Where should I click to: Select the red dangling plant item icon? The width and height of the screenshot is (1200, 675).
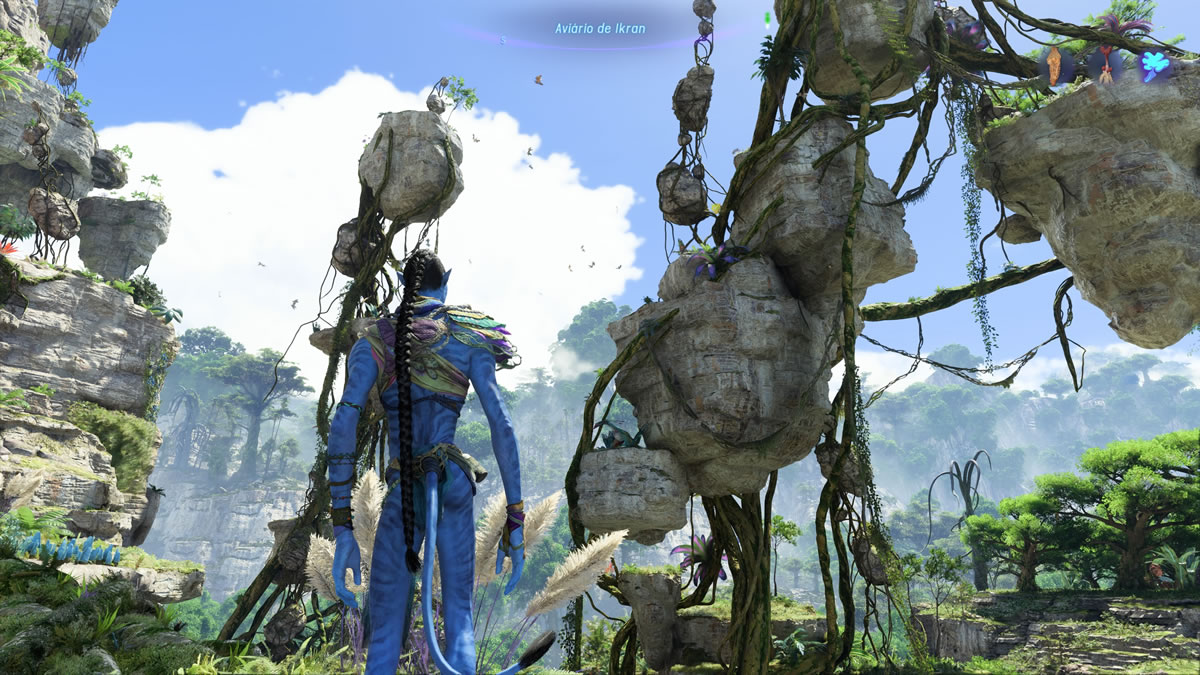pos(1106,66)
